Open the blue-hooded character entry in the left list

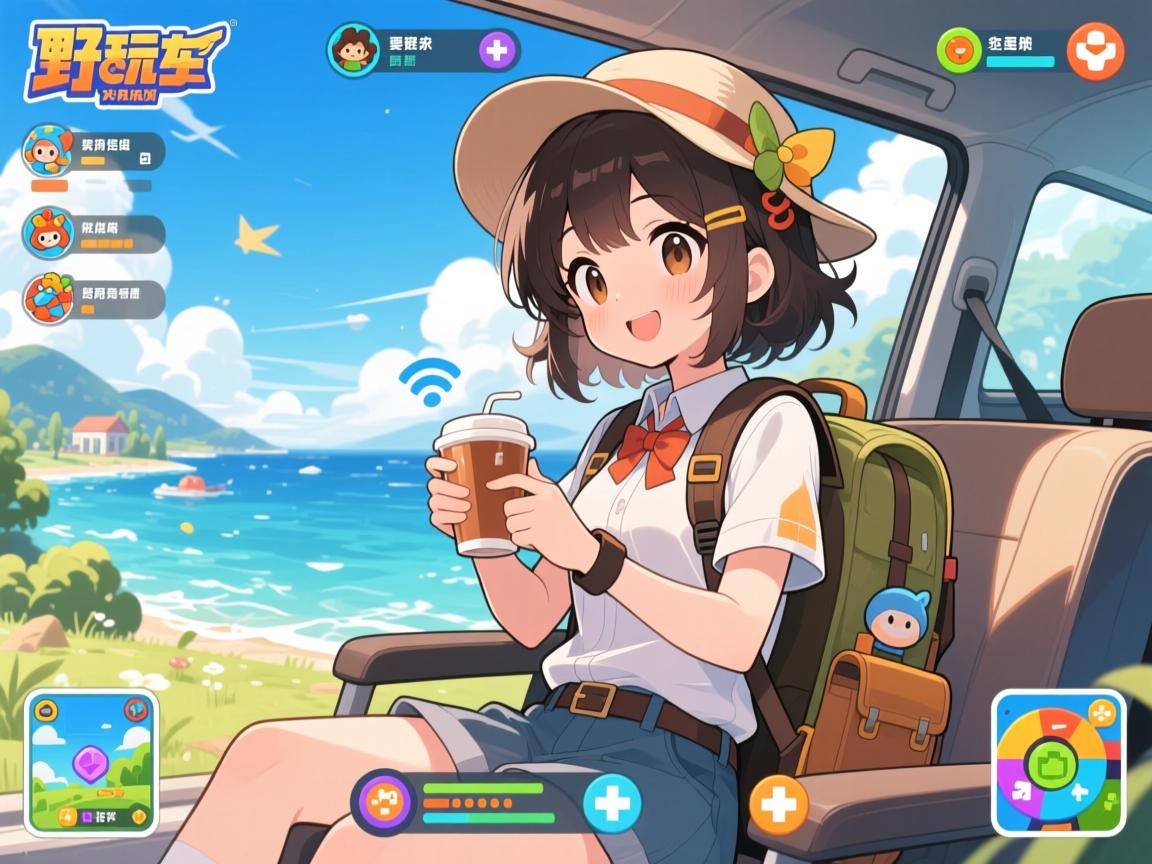click(47, 150)
